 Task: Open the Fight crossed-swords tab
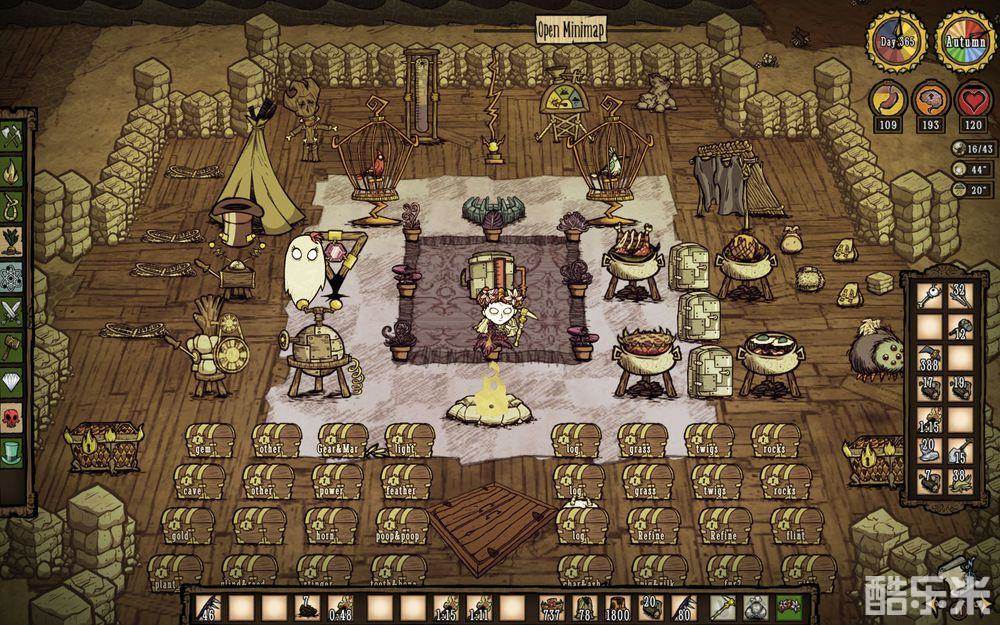point(13,311)
